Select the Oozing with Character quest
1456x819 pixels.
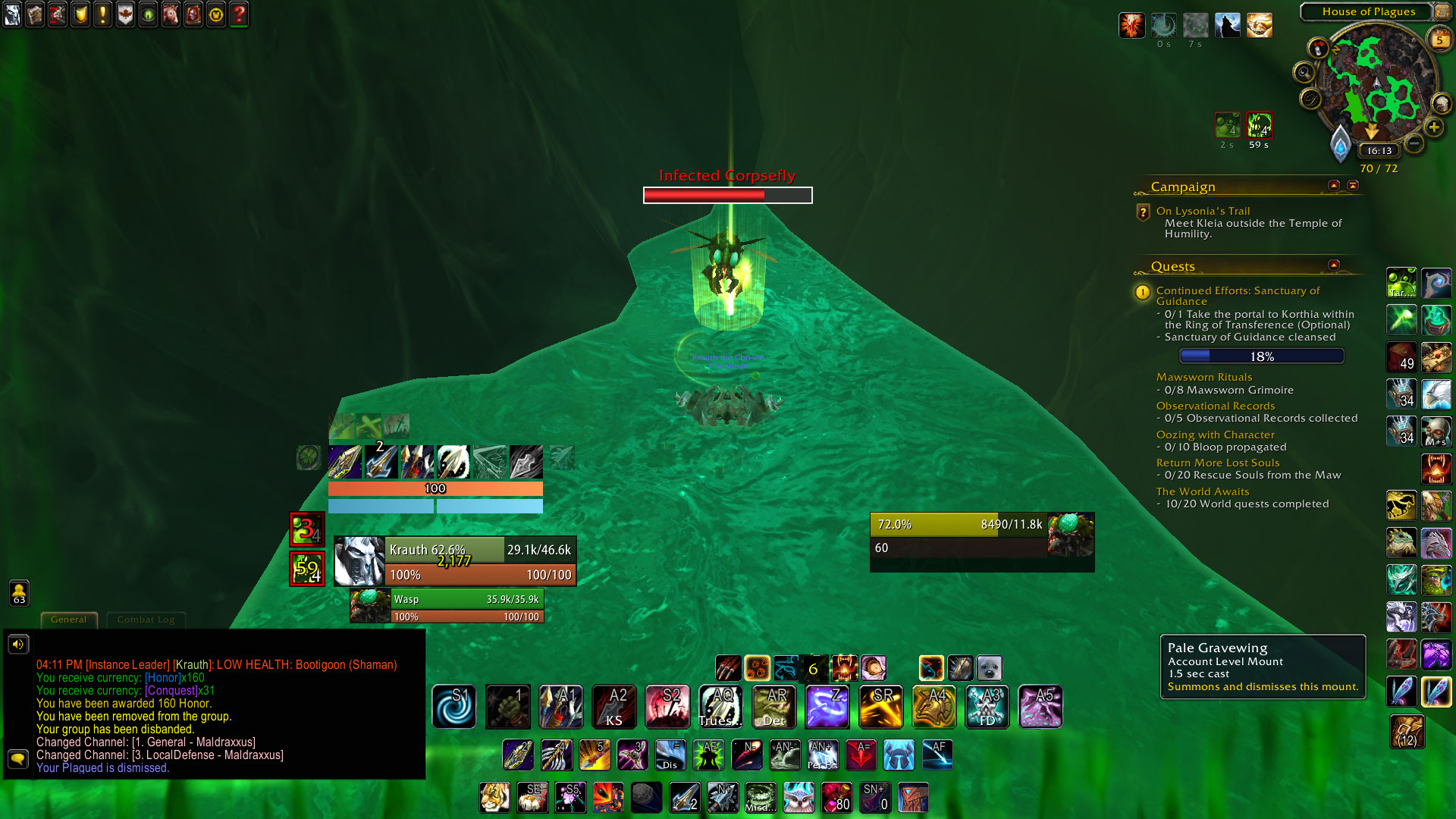[x=1215, y=435]
